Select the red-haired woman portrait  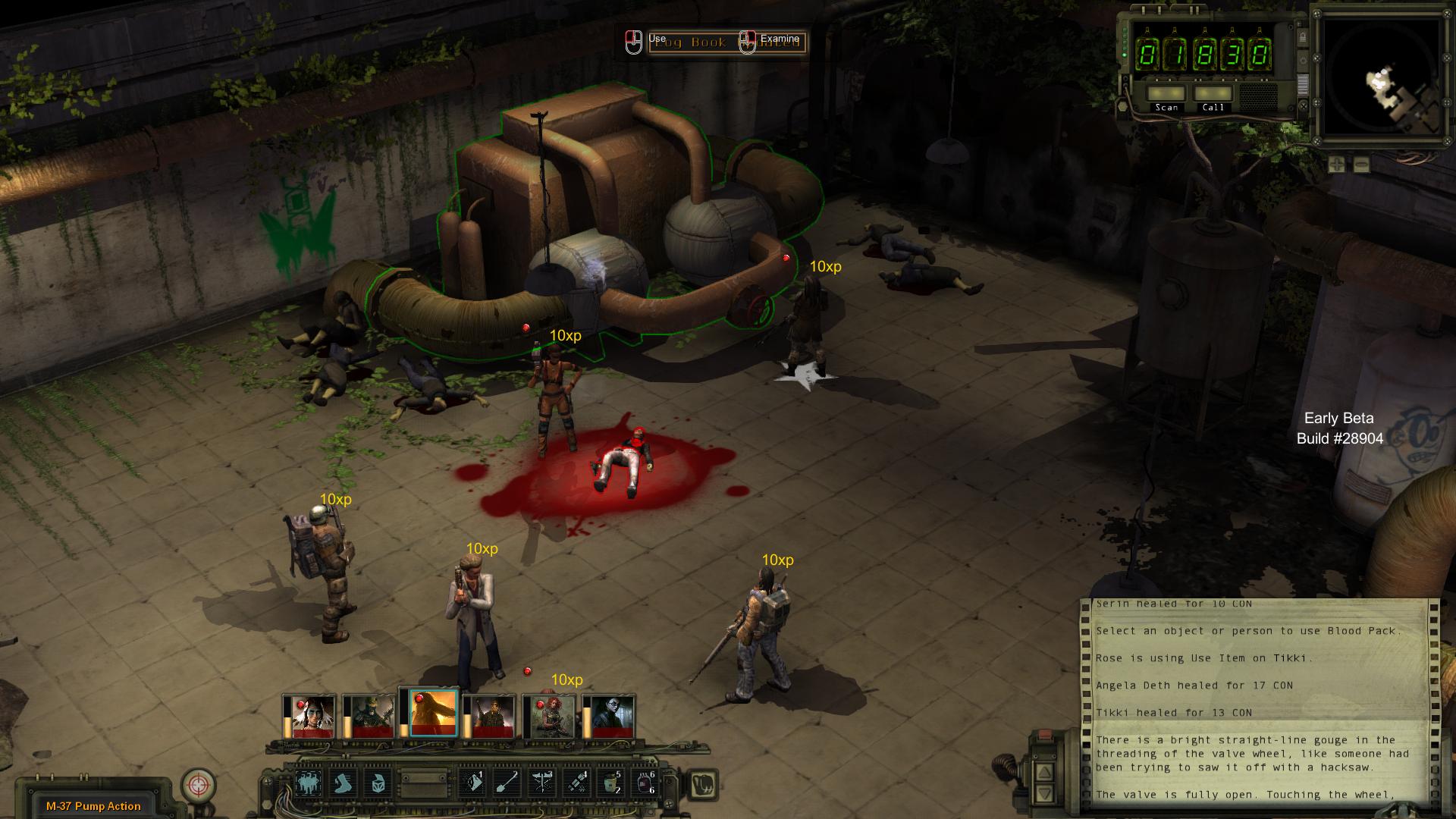pyautogui.click(x=553, y=715)
